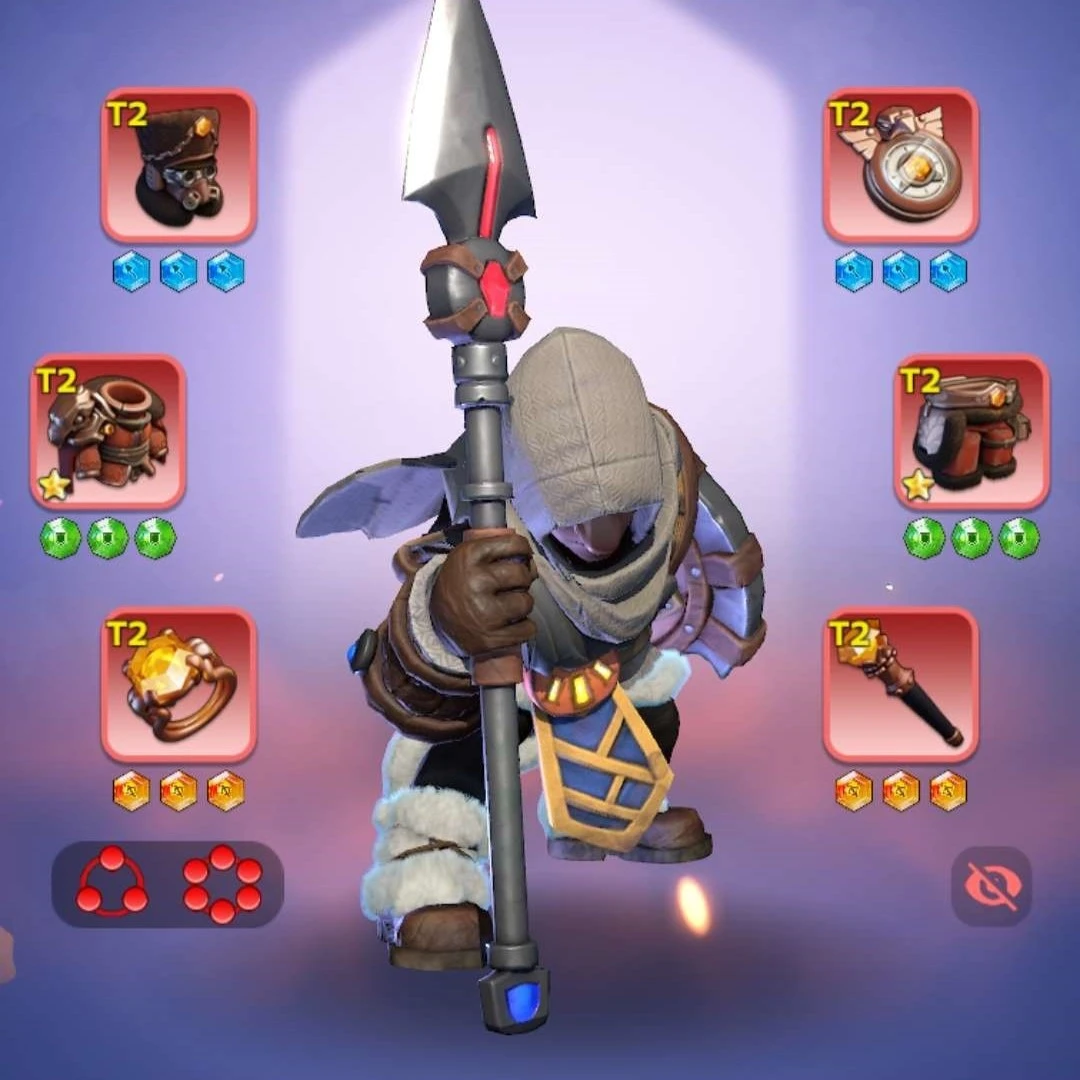
Task: Open the T2 leg armor slot
Action: click(971, 432)
